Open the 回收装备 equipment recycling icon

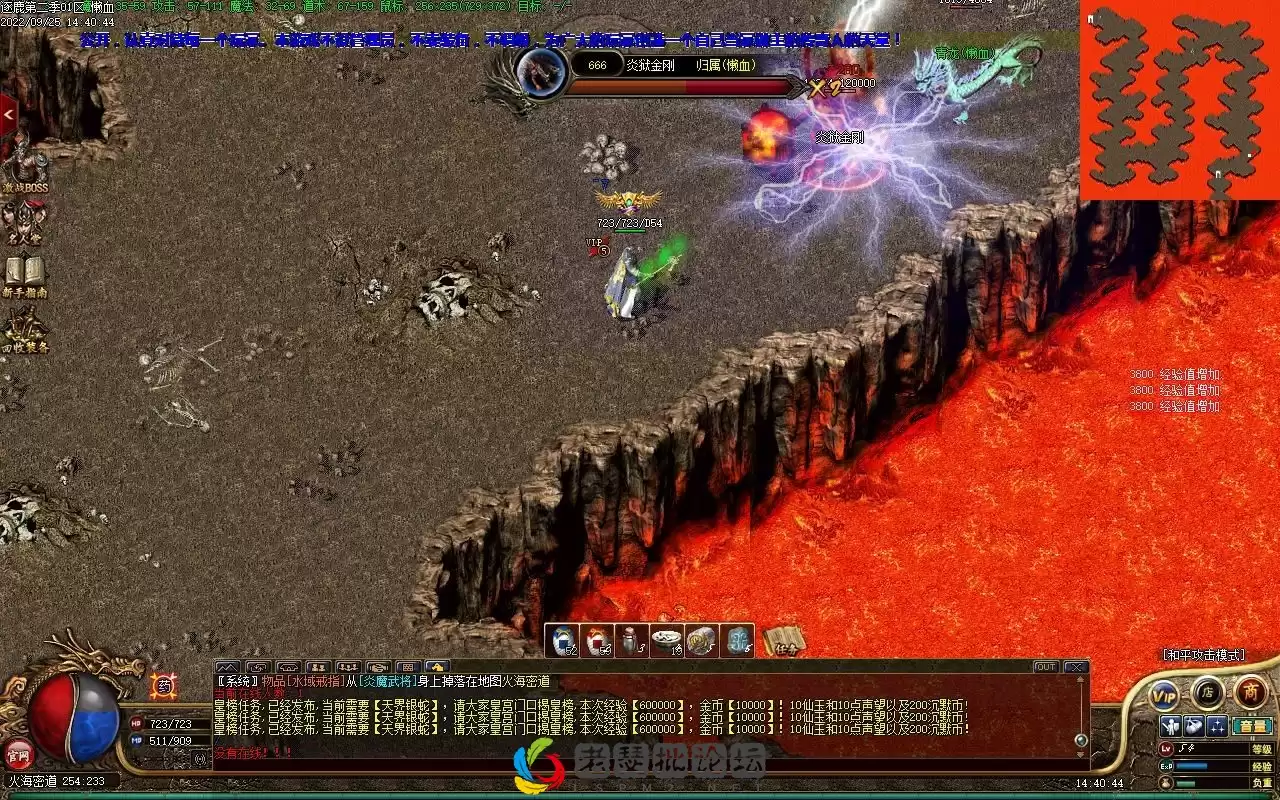(x=24, y=328)
